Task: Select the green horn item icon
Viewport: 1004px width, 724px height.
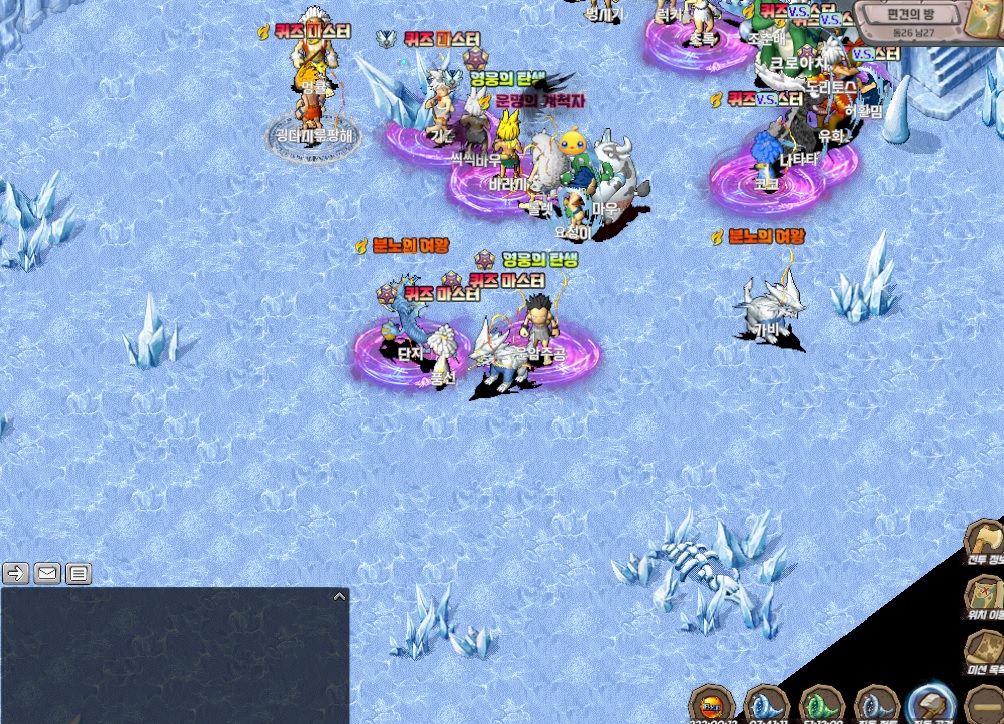Action: (820, 703)
